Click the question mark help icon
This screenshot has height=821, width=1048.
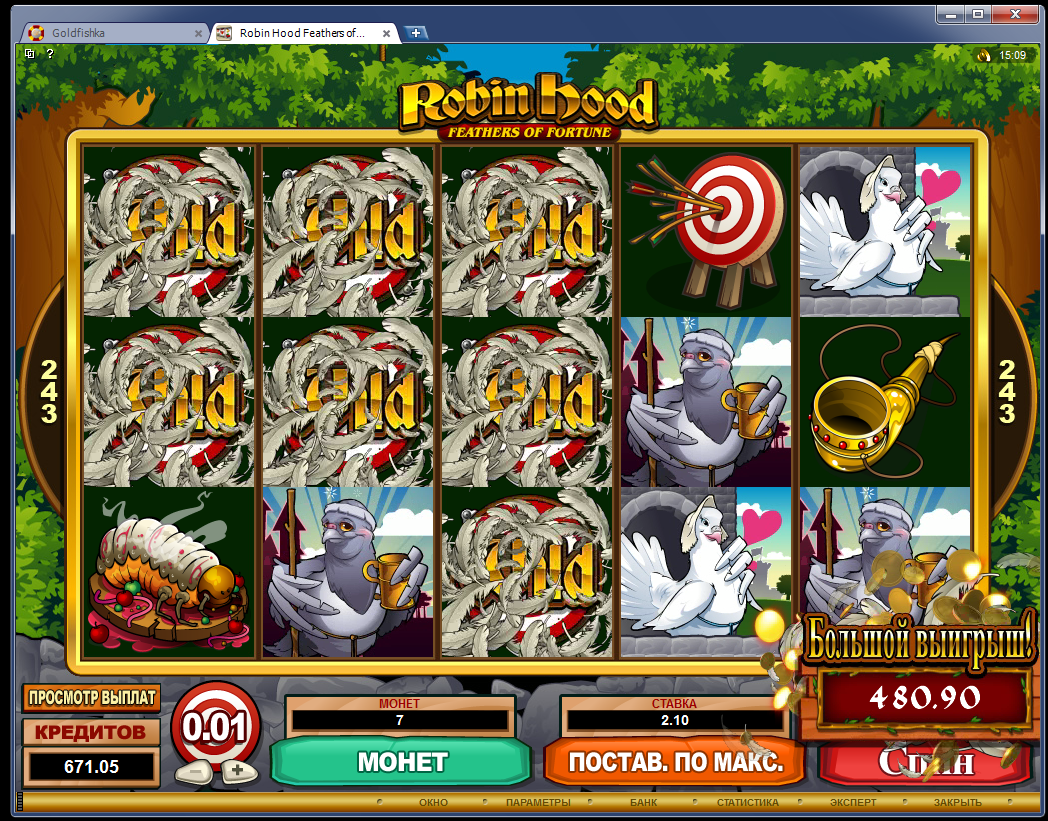click(x=50, y=54)
